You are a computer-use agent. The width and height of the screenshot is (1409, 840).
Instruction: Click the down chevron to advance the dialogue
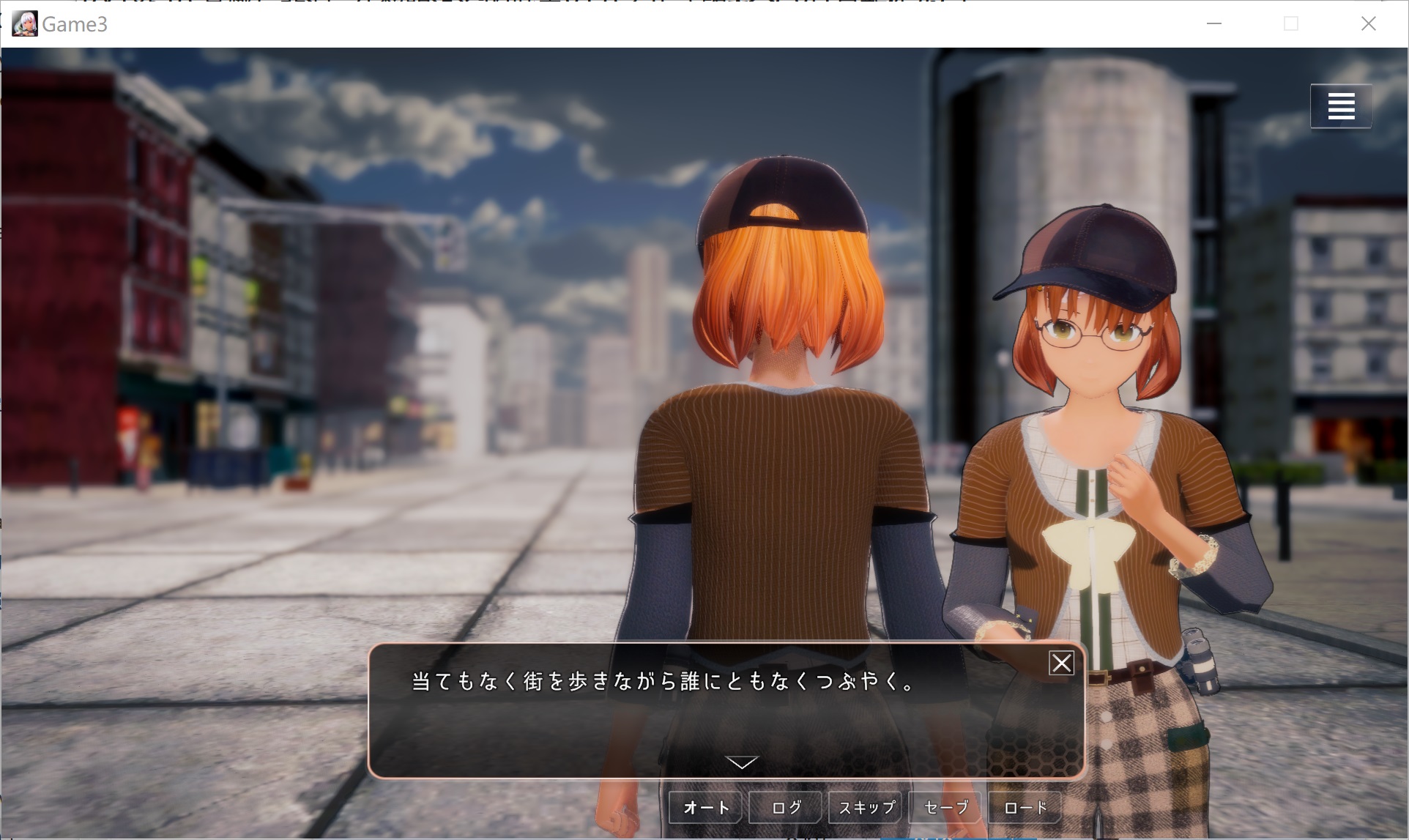(743, 763)
